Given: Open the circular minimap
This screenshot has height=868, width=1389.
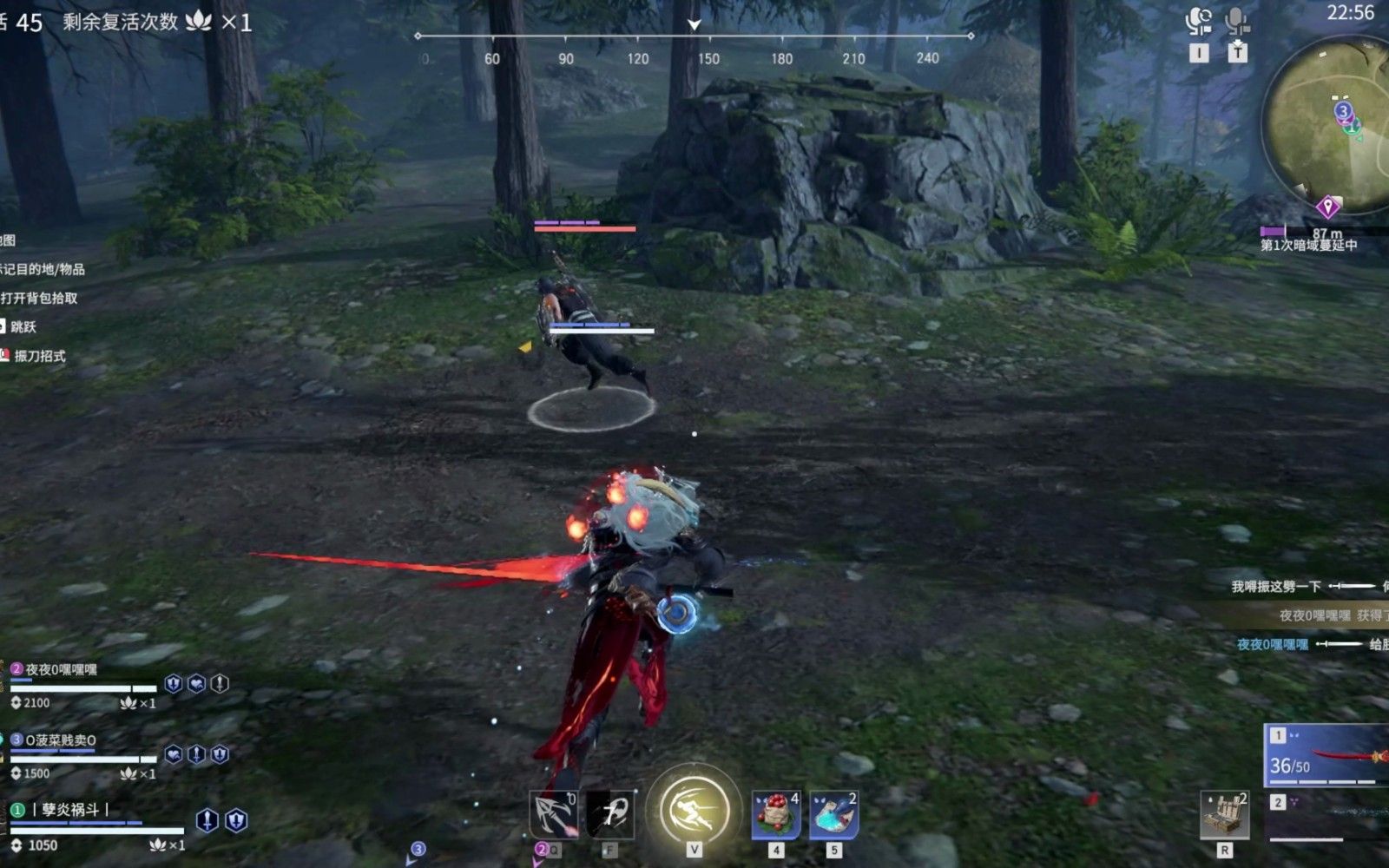Looking at the screenshot, I should coord(1328,122).
